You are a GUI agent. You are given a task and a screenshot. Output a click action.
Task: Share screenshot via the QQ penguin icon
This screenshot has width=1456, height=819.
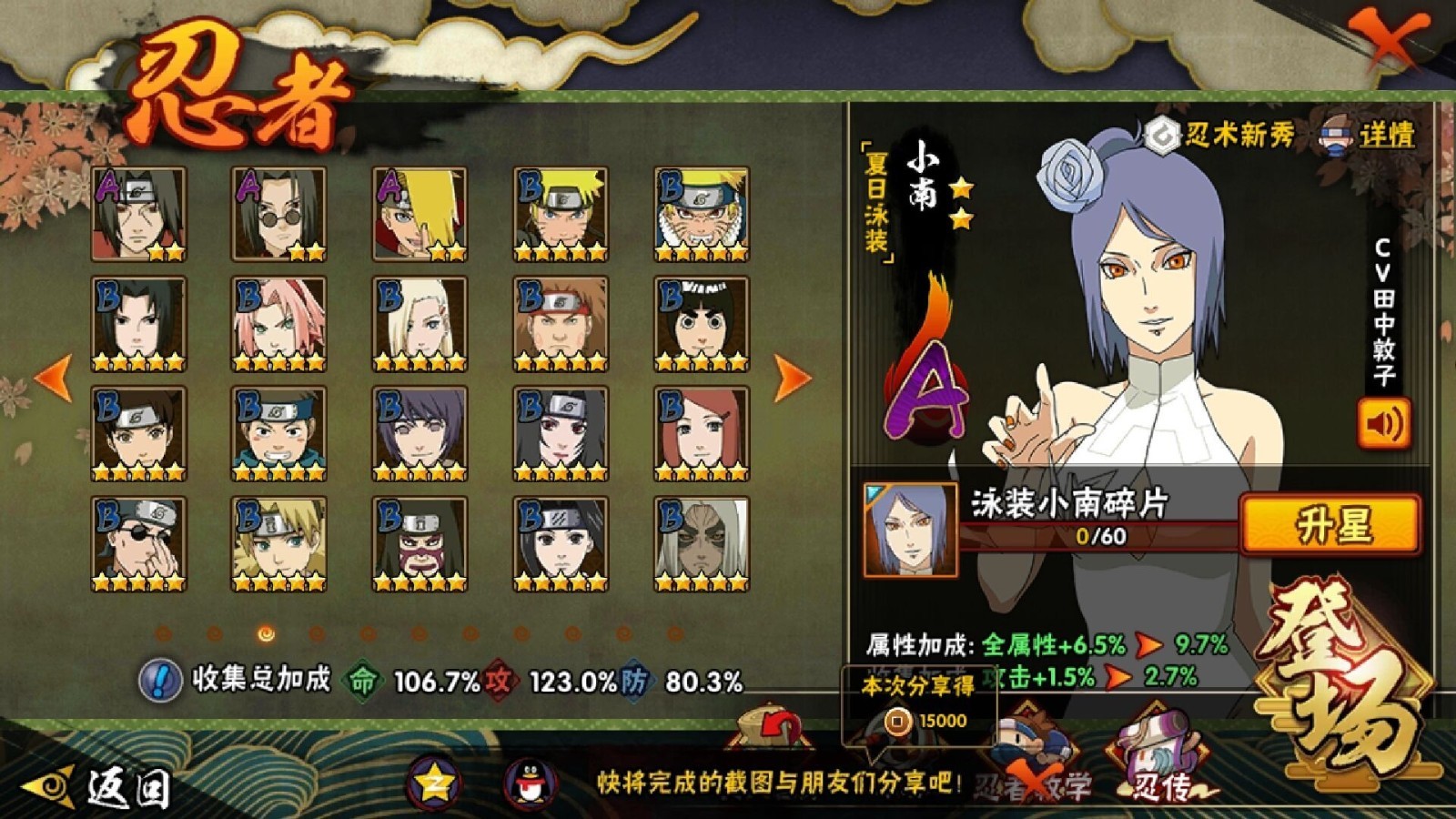[531, 783]
